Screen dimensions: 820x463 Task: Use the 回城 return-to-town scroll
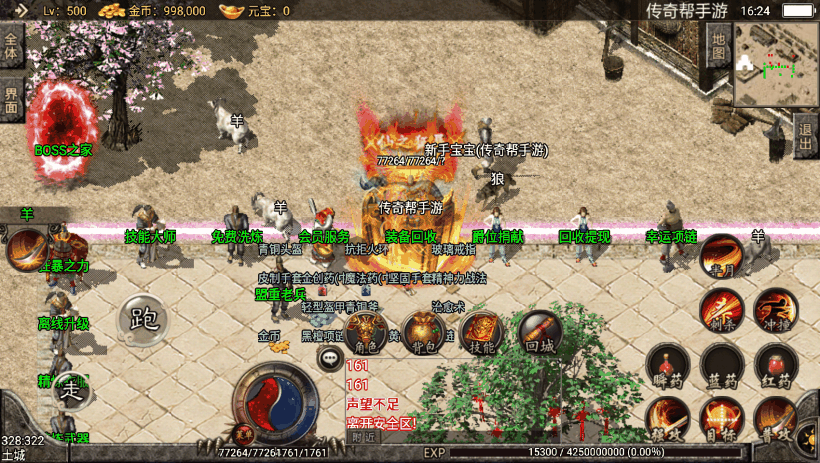click(x=540, y=331)
